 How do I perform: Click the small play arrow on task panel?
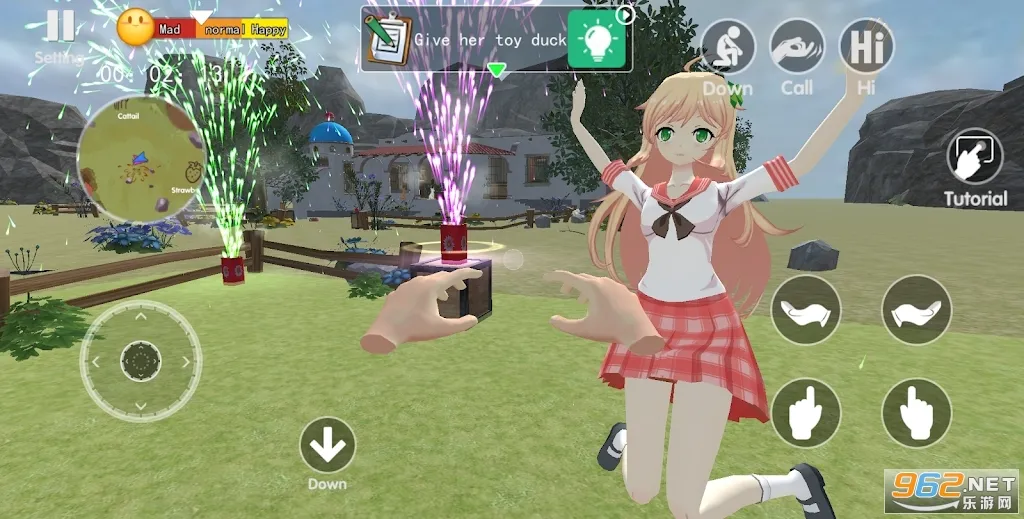pos(626,14)
